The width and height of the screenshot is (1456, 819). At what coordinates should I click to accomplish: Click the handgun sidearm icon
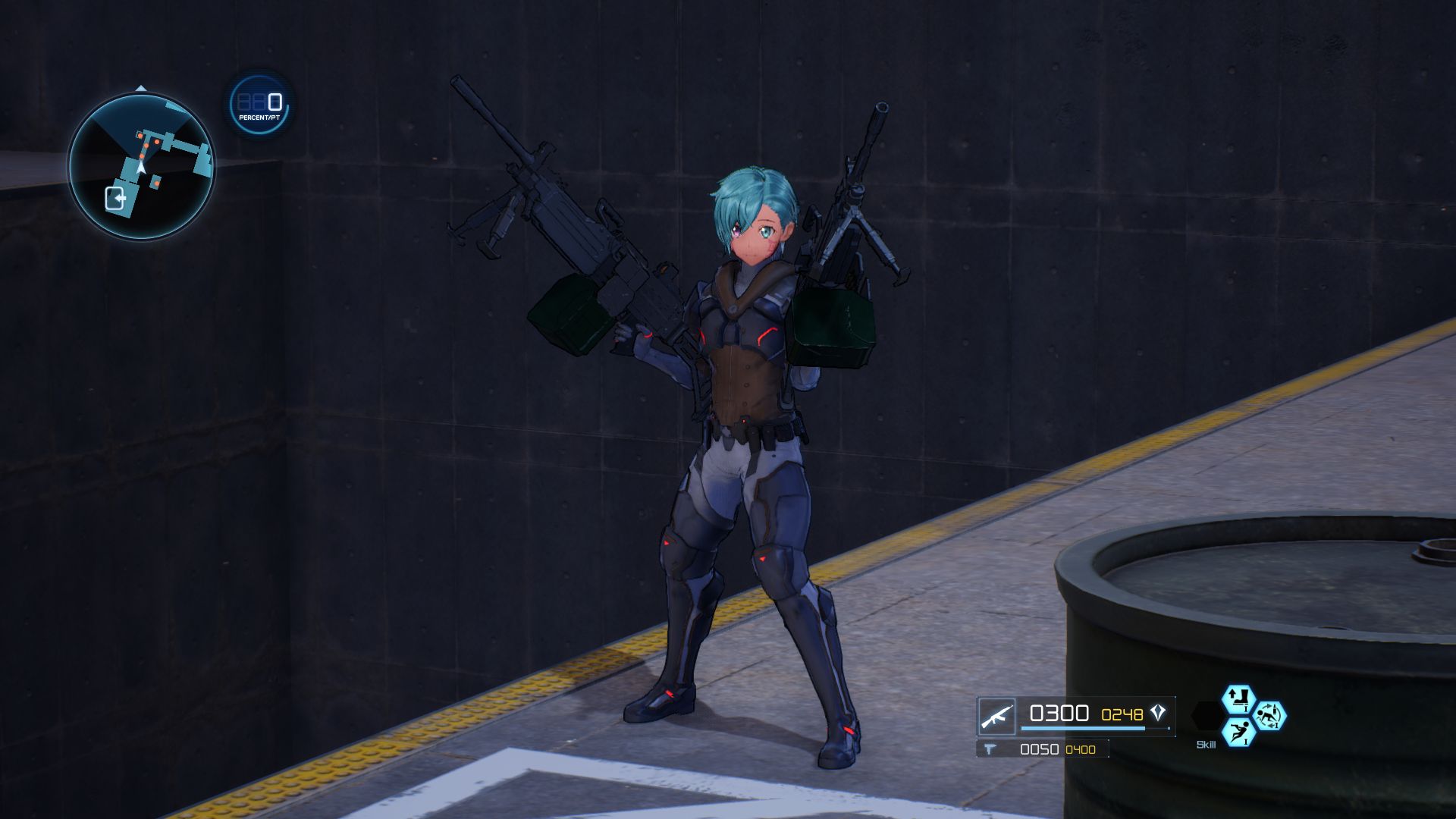click(x=992, y=748)
